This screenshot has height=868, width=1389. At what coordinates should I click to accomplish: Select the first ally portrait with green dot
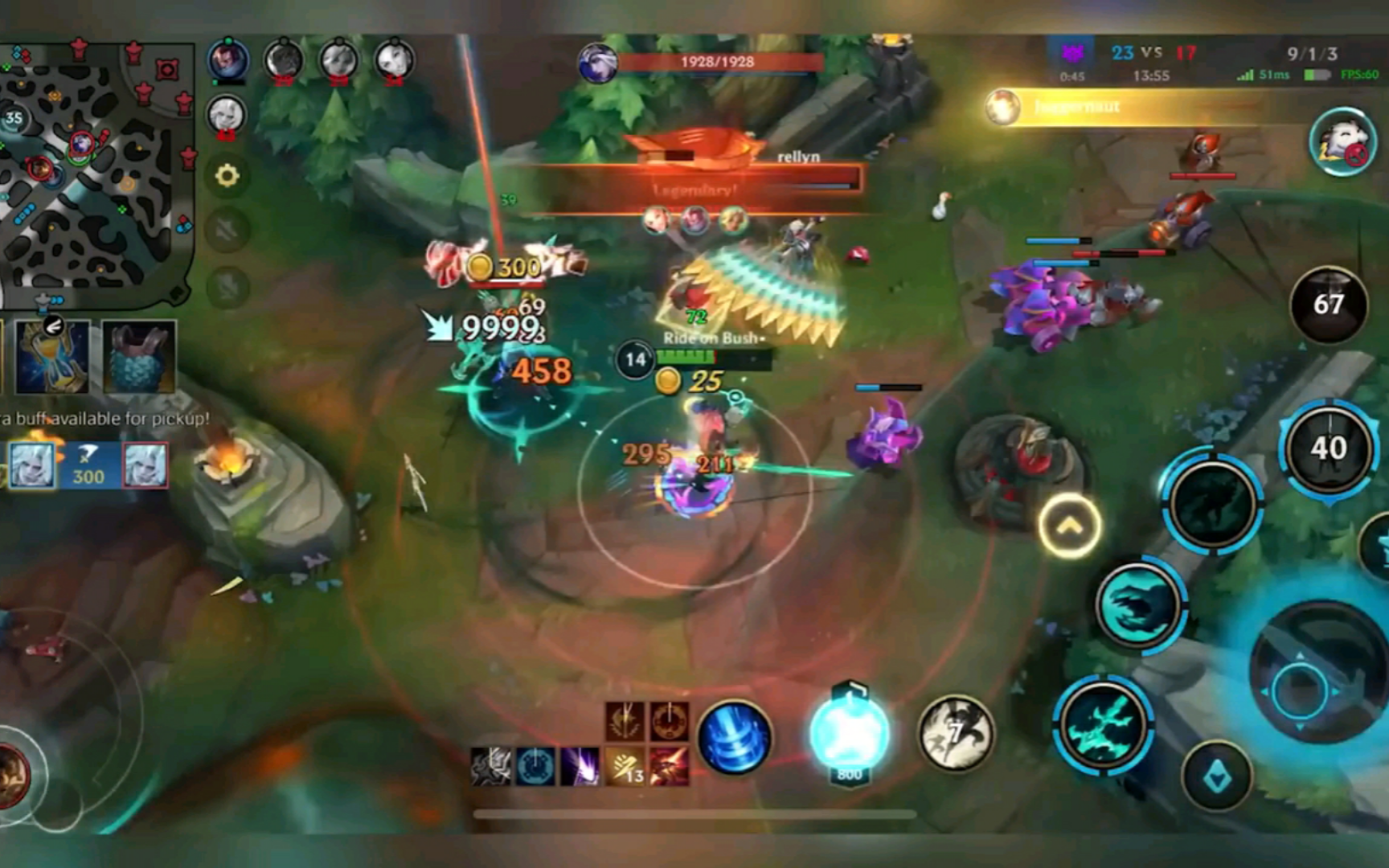(228, 59)
